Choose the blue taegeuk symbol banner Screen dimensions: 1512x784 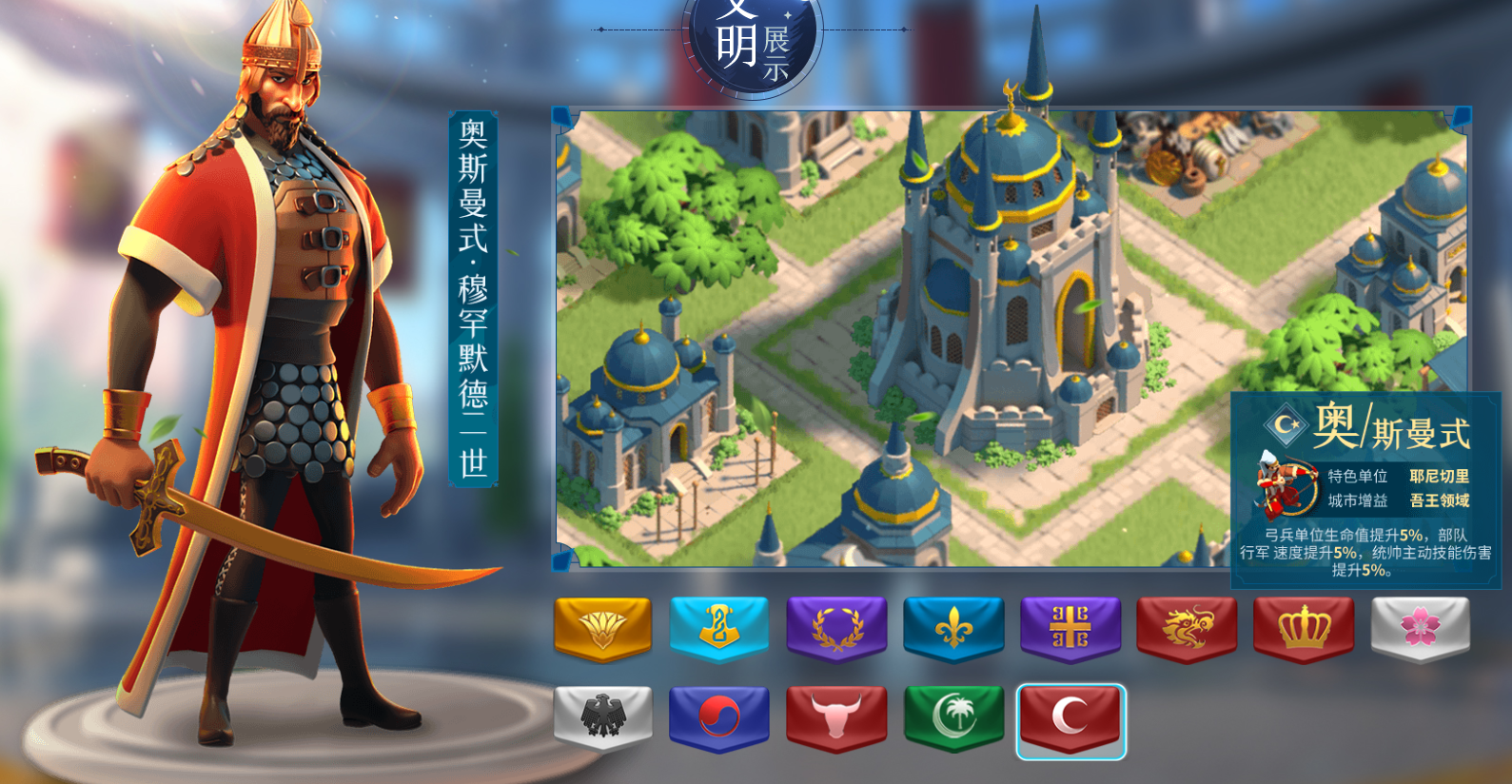tap(719, 716)
